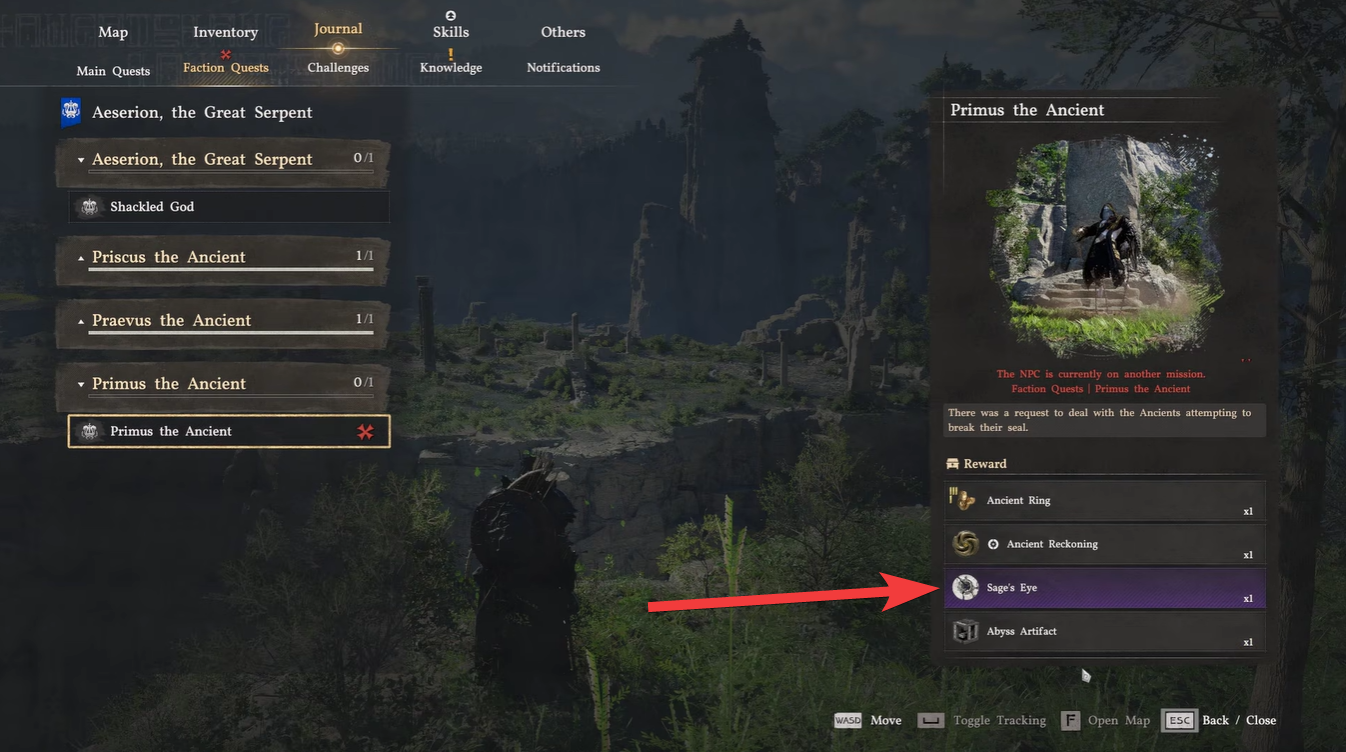Select the Ancient Ring reward icon

coord(963,500)
